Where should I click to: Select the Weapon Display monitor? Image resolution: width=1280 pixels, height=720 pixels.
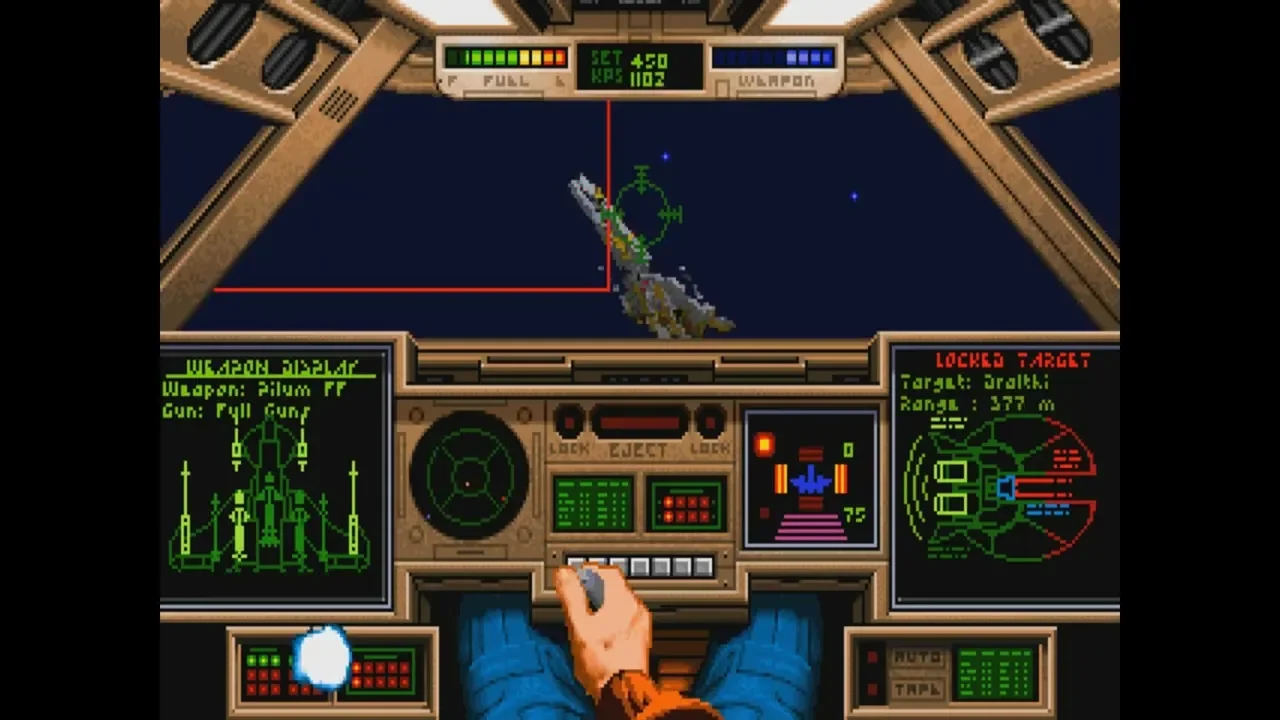tap(275, 475)
